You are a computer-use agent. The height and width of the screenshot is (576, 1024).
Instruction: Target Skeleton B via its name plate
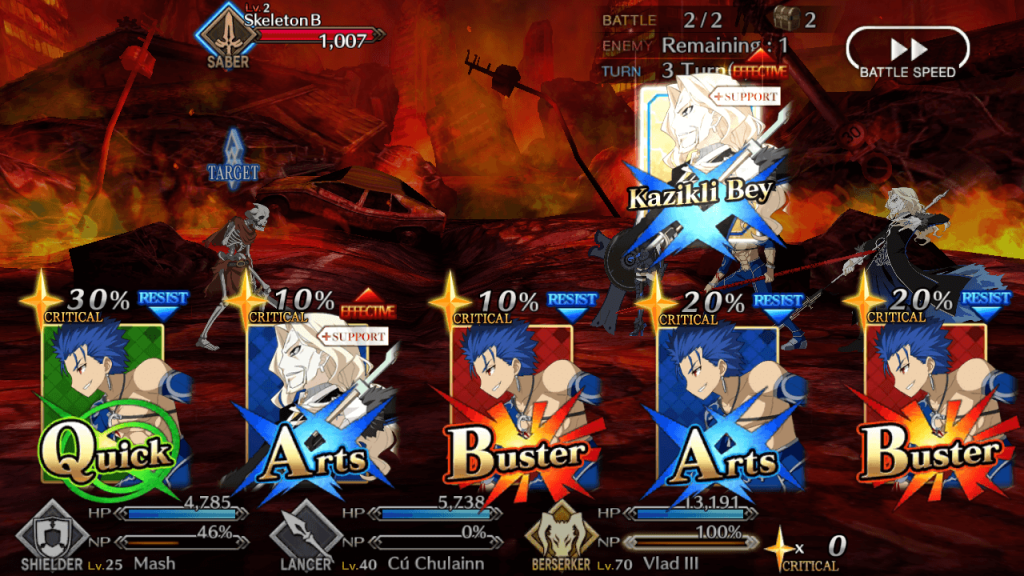tap(300, 32)
